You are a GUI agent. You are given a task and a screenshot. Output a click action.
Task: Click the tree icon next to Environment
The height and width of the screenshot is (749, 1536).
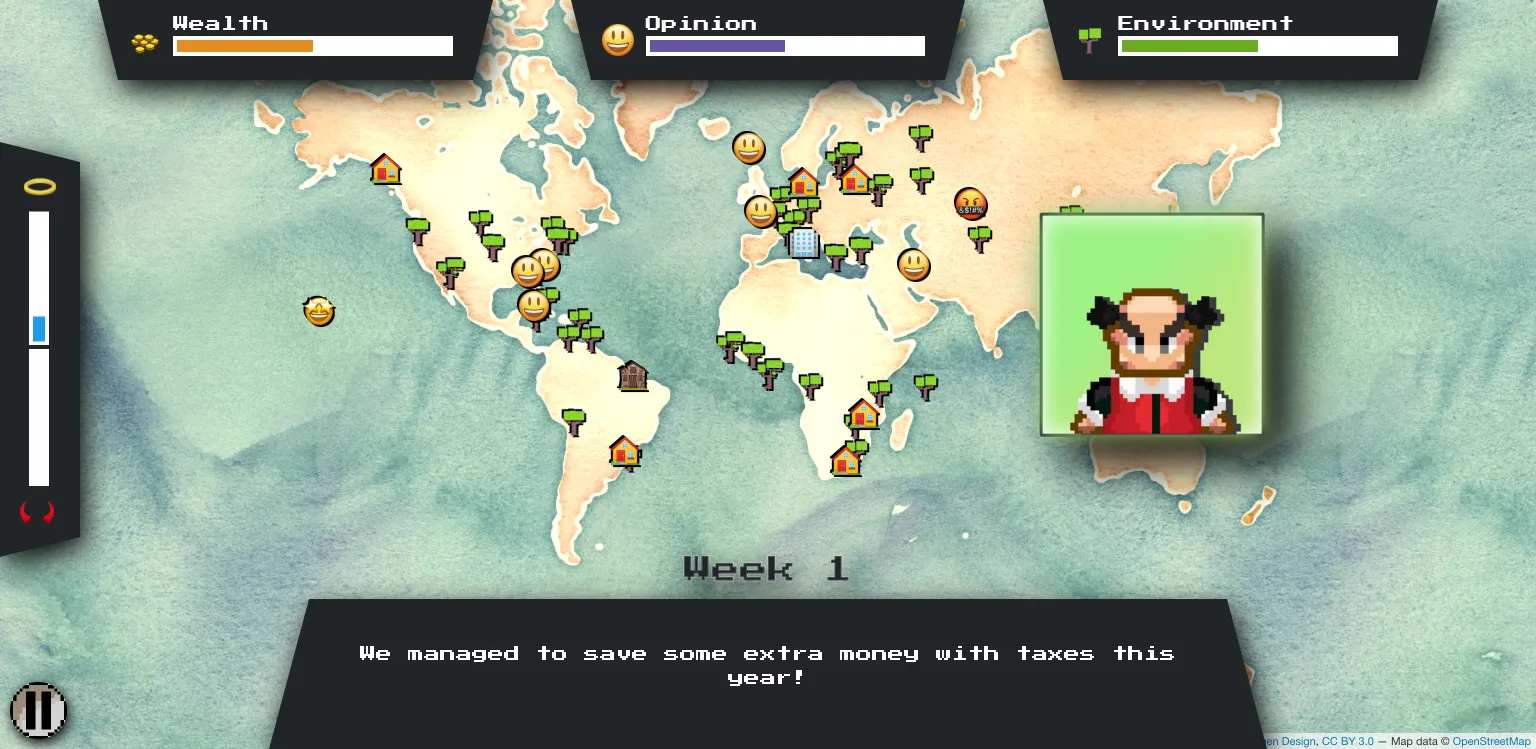coord(1089,40)
